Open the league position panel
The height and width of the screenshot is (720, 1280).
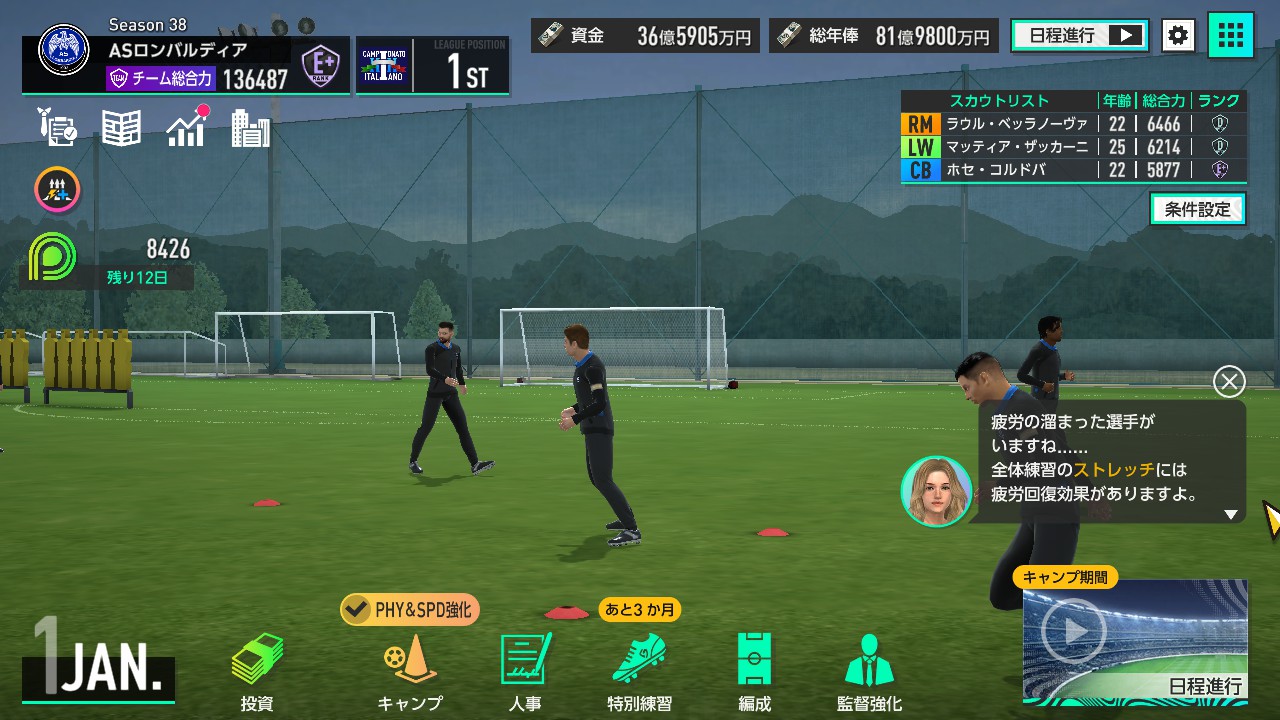[432, 66]
